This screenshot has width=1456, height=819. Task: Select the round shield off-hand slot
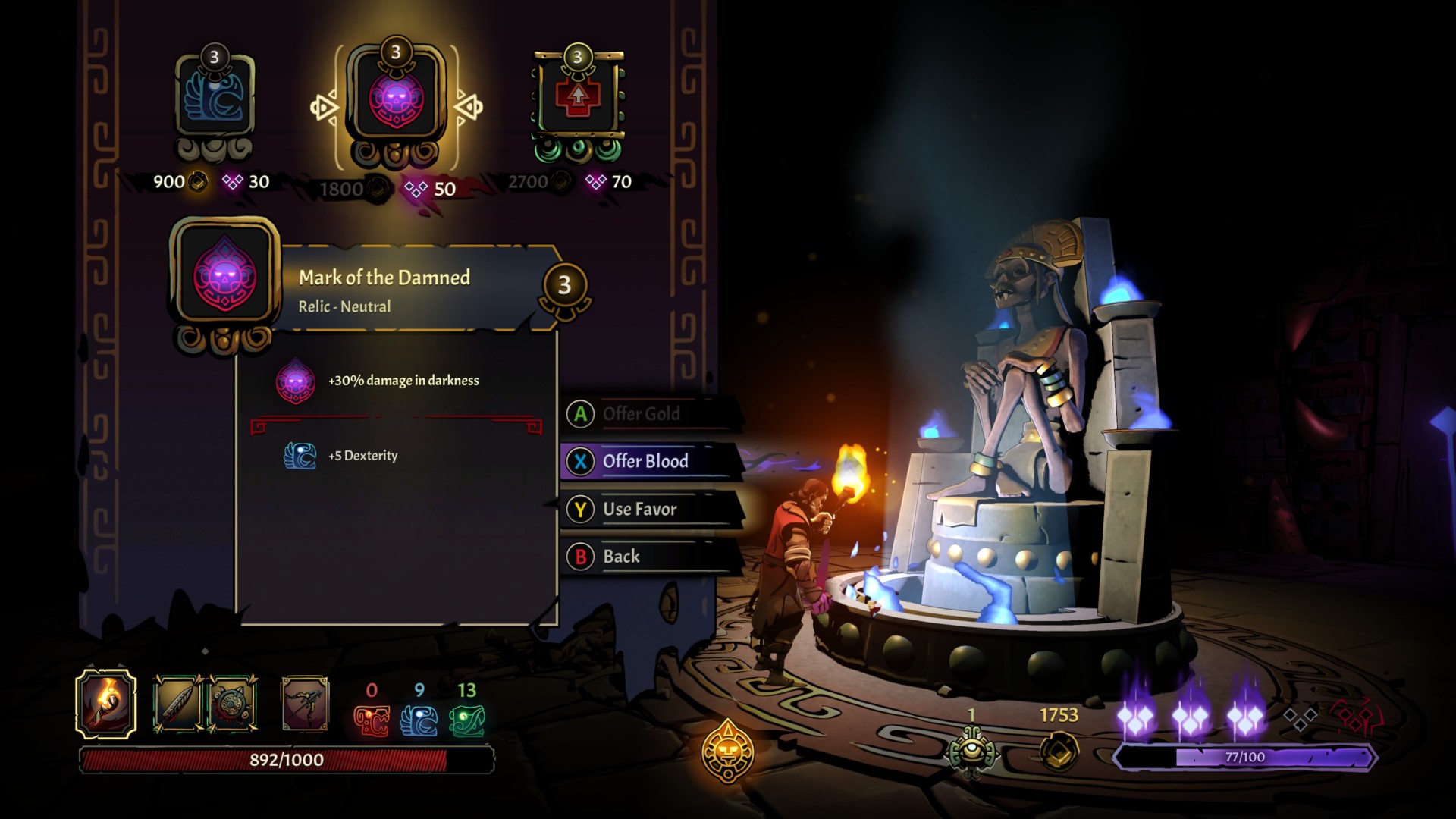point(232,704)
